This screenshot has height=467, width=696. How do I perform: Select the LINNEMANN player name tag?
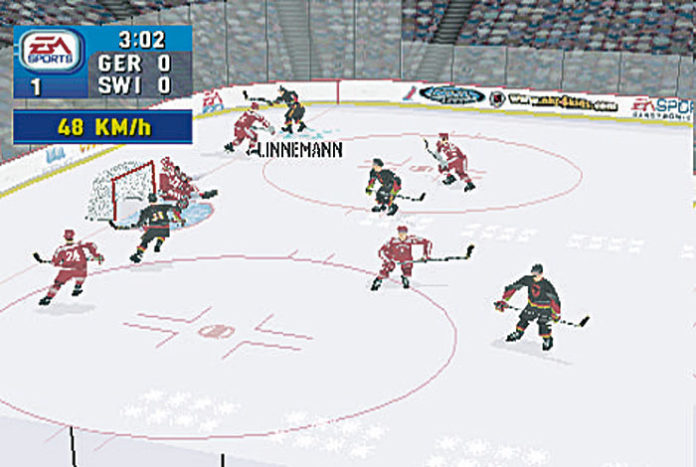[301, 150]
